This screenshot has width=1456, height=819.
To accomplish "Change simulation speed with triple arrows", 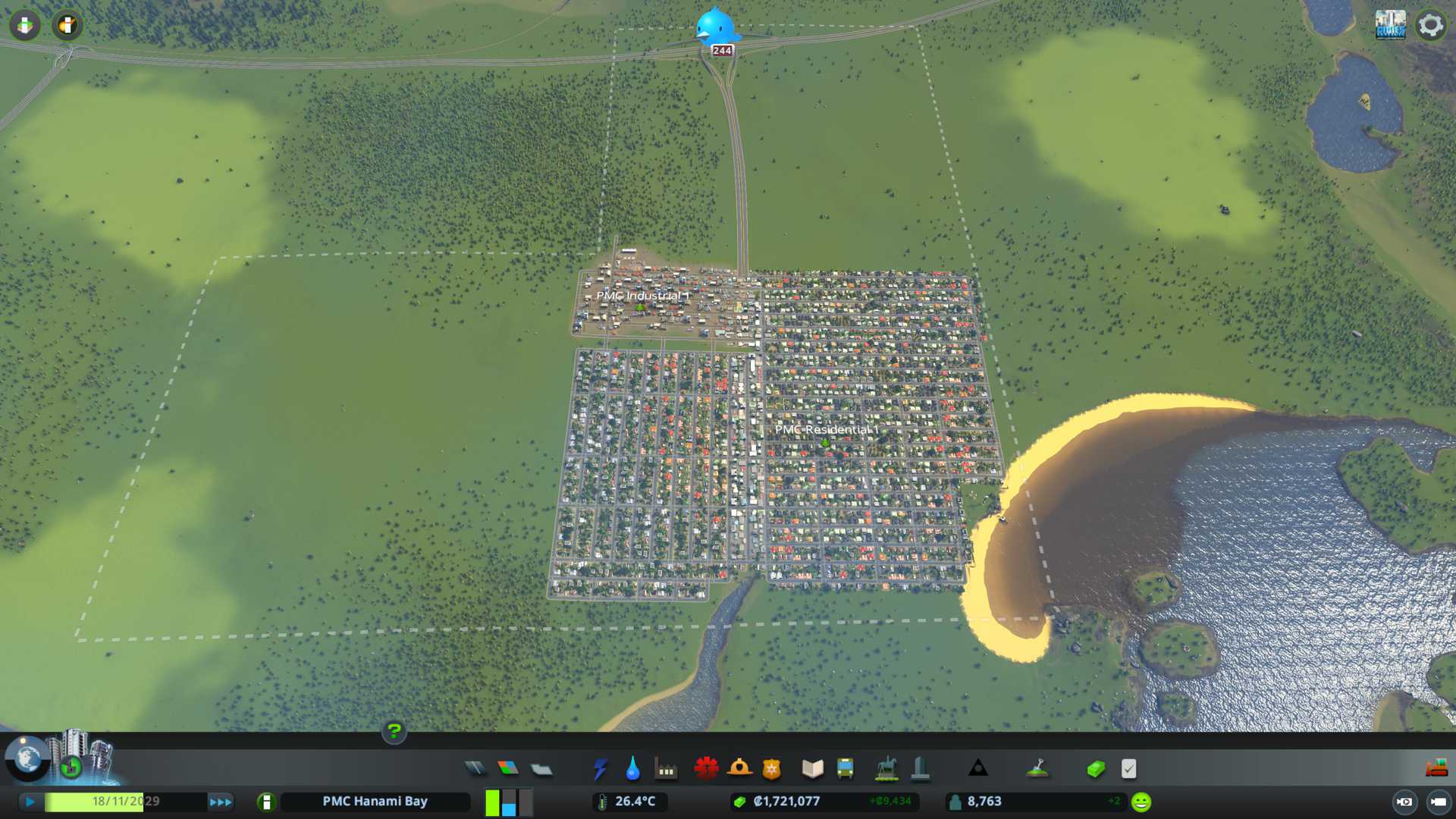I will click(221, 802).
